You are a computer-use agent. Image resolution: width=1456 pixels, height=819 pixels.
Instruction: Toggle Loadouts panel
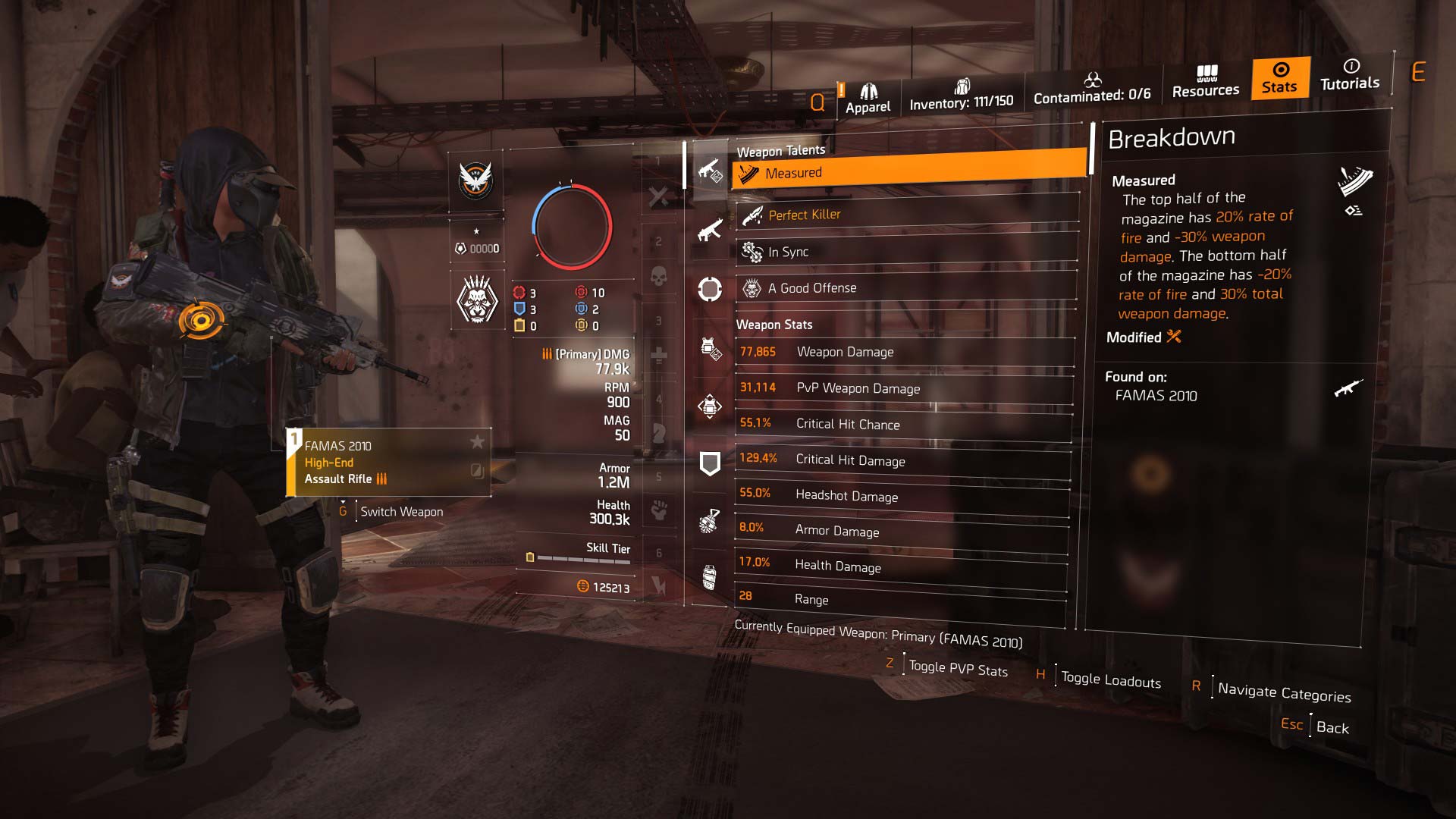[x=1109, y=679]
